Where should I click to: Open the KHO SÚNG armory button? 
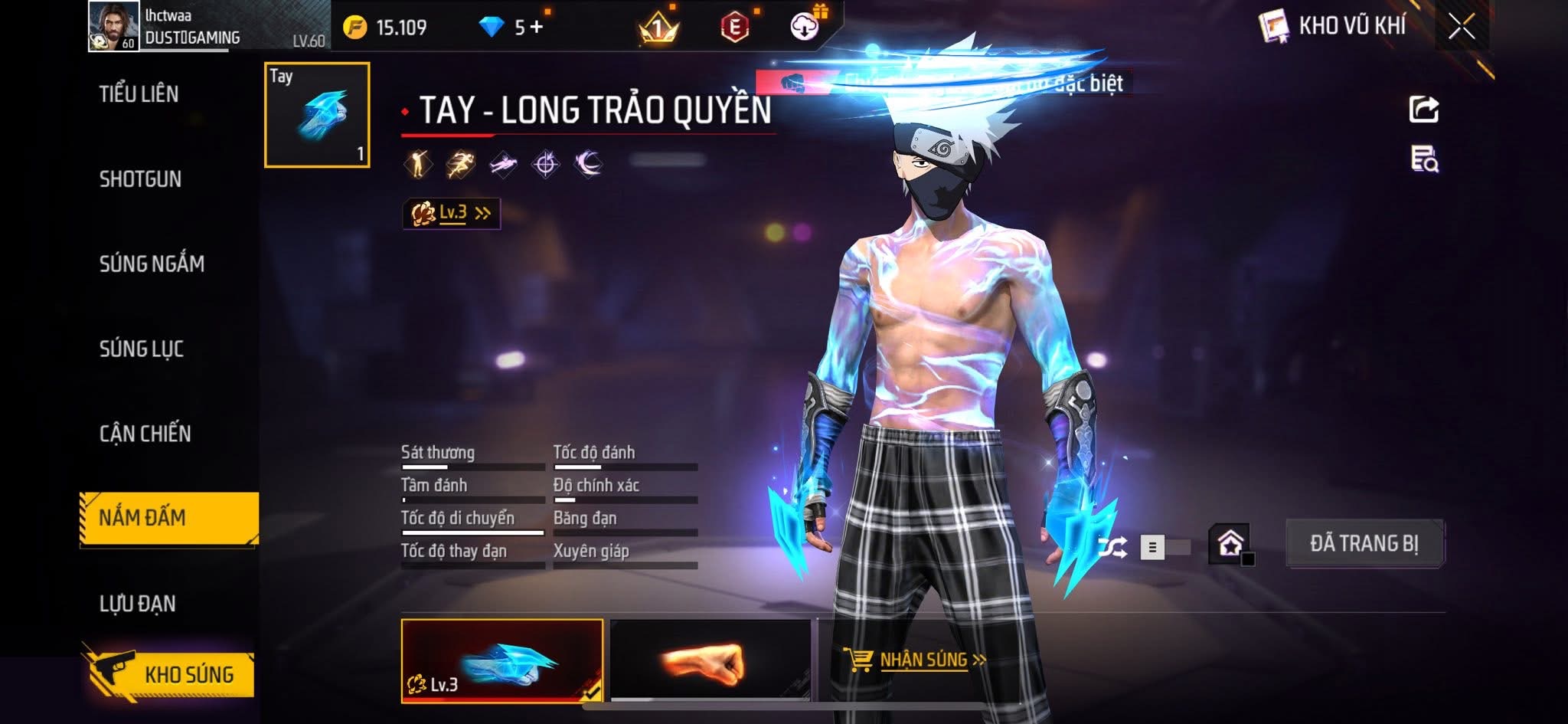pos(169,674)
